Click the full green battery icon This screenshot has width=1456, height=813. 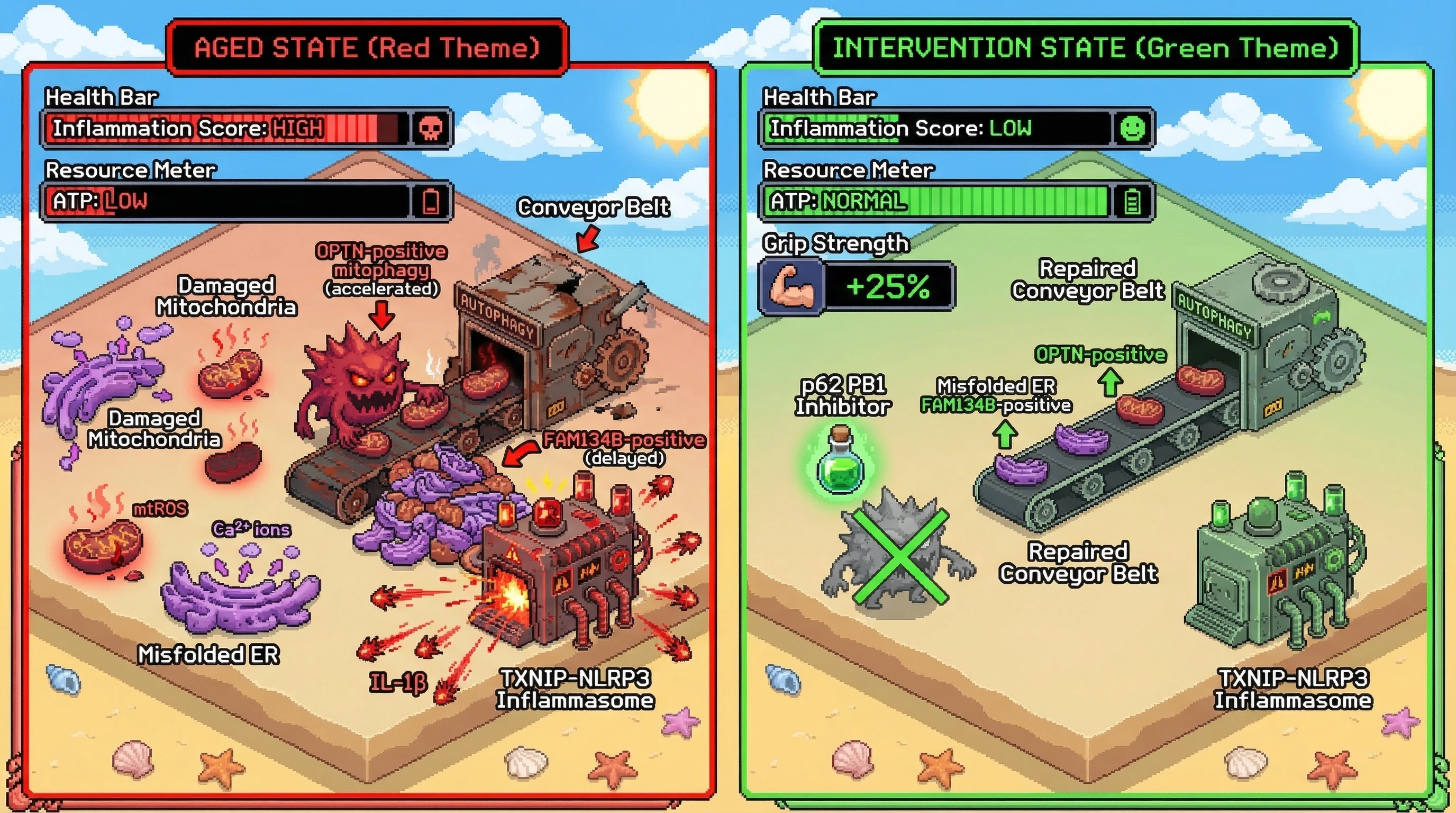click(x=1132, y=201)
